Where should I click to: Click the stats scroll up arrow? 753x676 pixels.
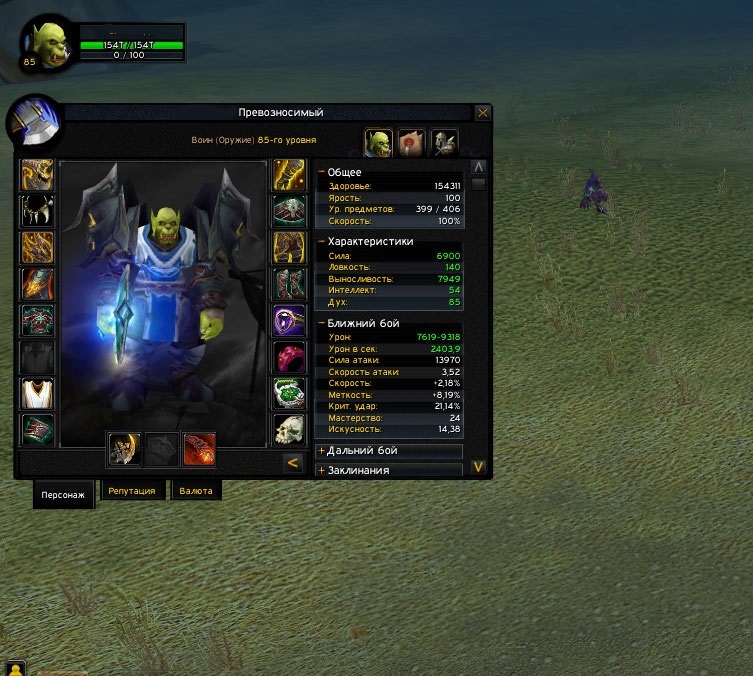(x=478, y=167)
